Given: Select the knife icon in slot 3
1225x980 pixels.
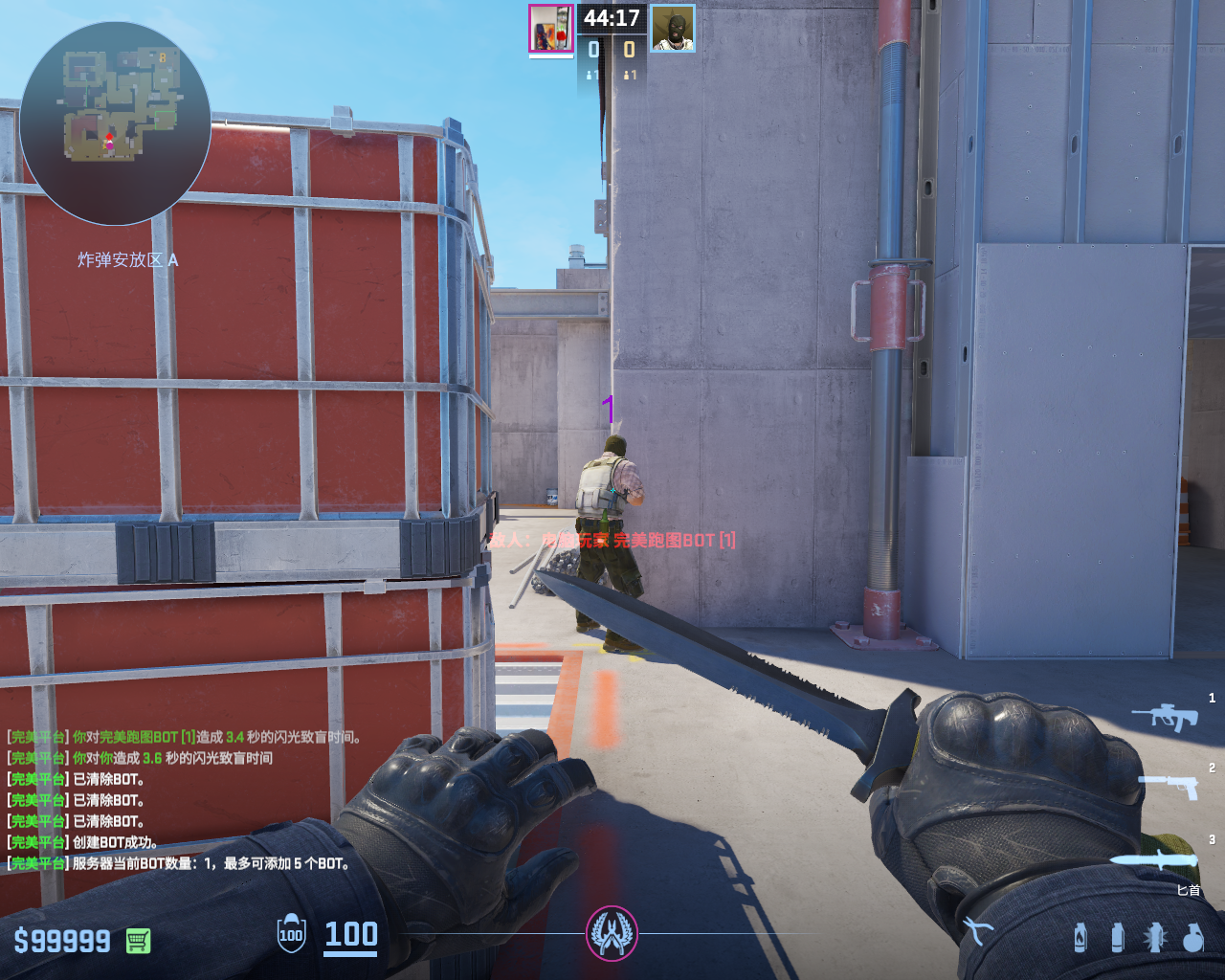Looking at the screenshot, I should click(x=1154, y=858).
